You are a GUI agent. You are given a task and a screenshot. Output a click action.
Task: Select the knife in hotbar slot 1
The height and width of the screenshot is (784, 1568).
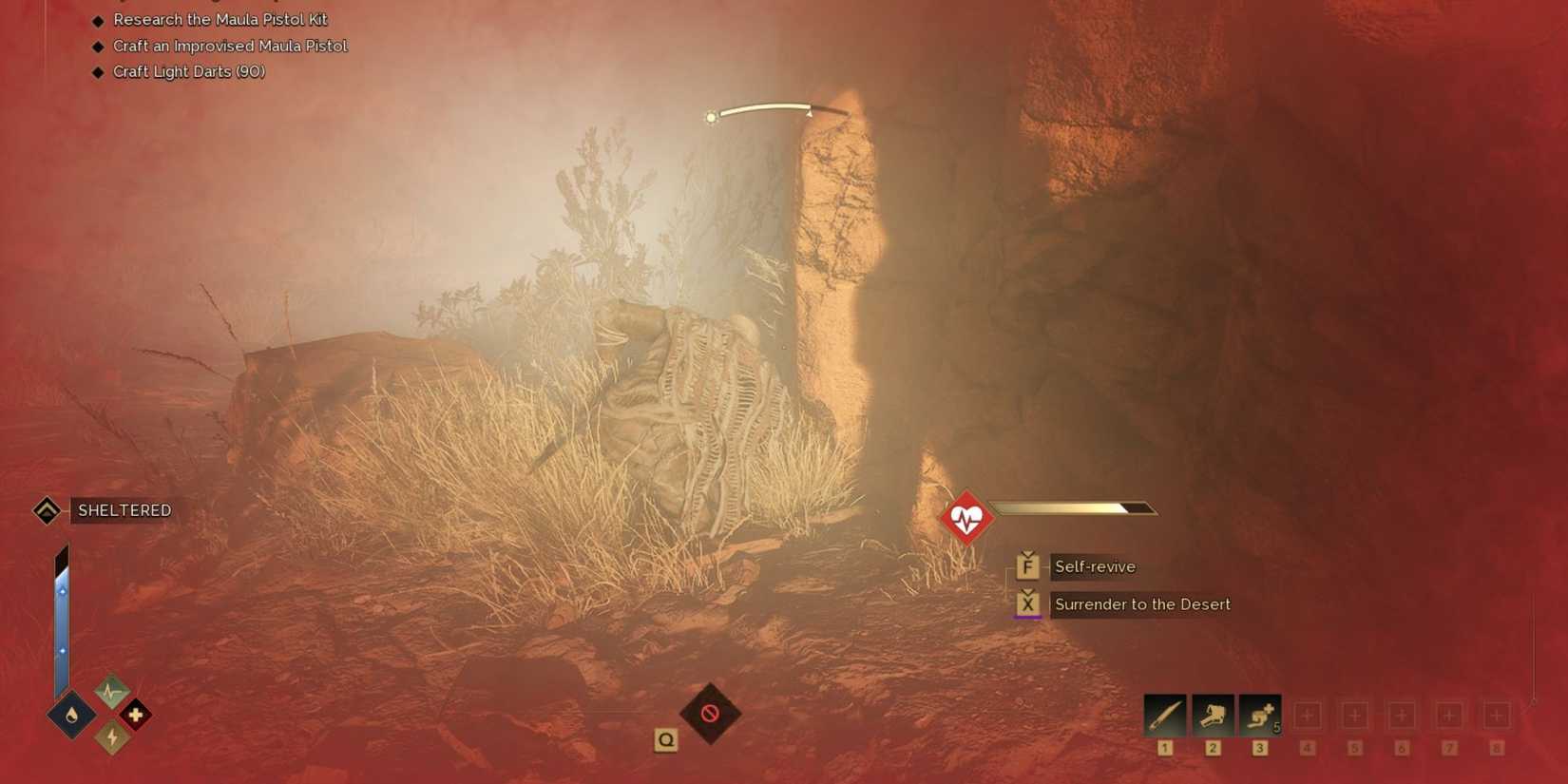click(1164, 714)
